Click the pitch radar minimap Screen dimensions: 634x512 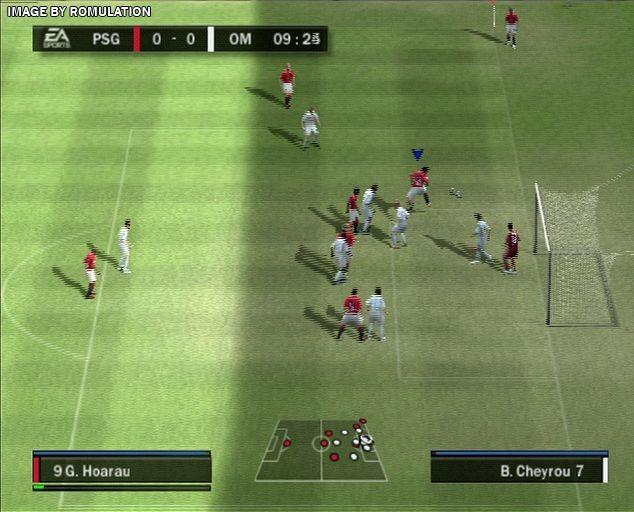[x=321, y=450]
